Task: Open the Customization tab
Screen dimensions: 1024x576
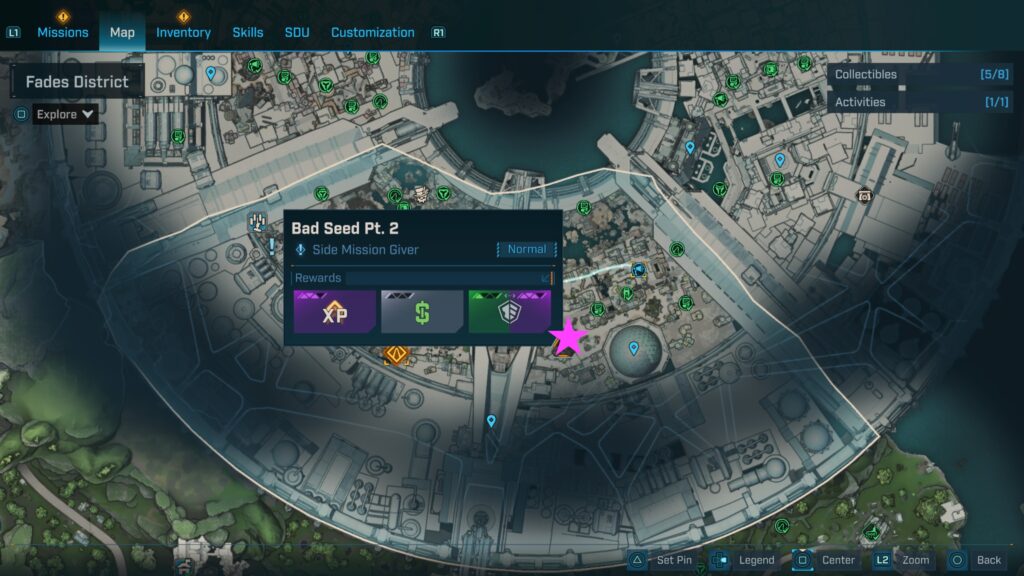Action: pos(372,32)
